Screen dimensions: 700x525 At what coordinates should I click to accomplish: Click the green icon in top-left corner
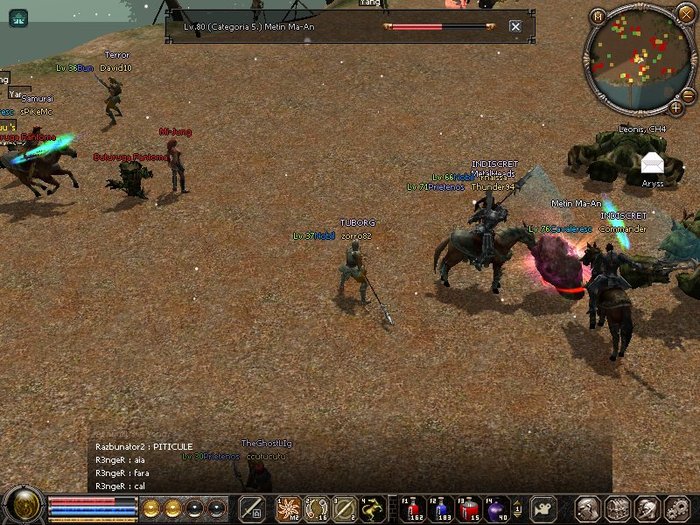point(18,17)
